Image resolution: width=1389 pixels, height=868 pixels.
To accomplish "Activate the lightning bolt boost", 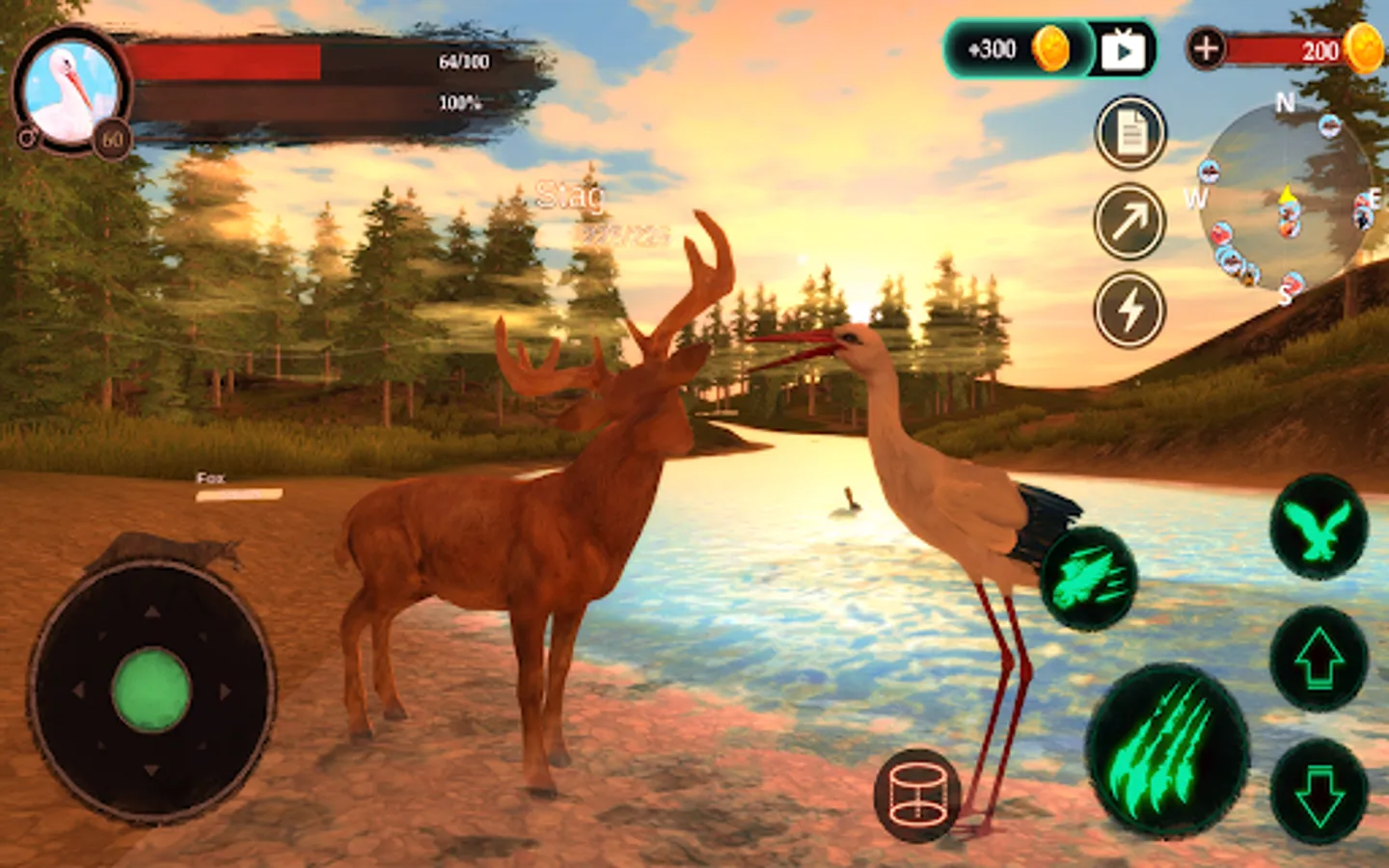I will pos(1130,311).
